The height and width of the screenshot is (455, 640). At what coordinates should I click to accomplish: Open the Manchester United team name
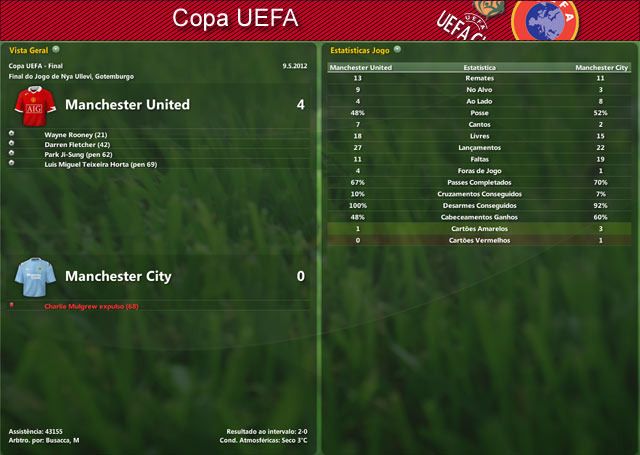point(127,104)
